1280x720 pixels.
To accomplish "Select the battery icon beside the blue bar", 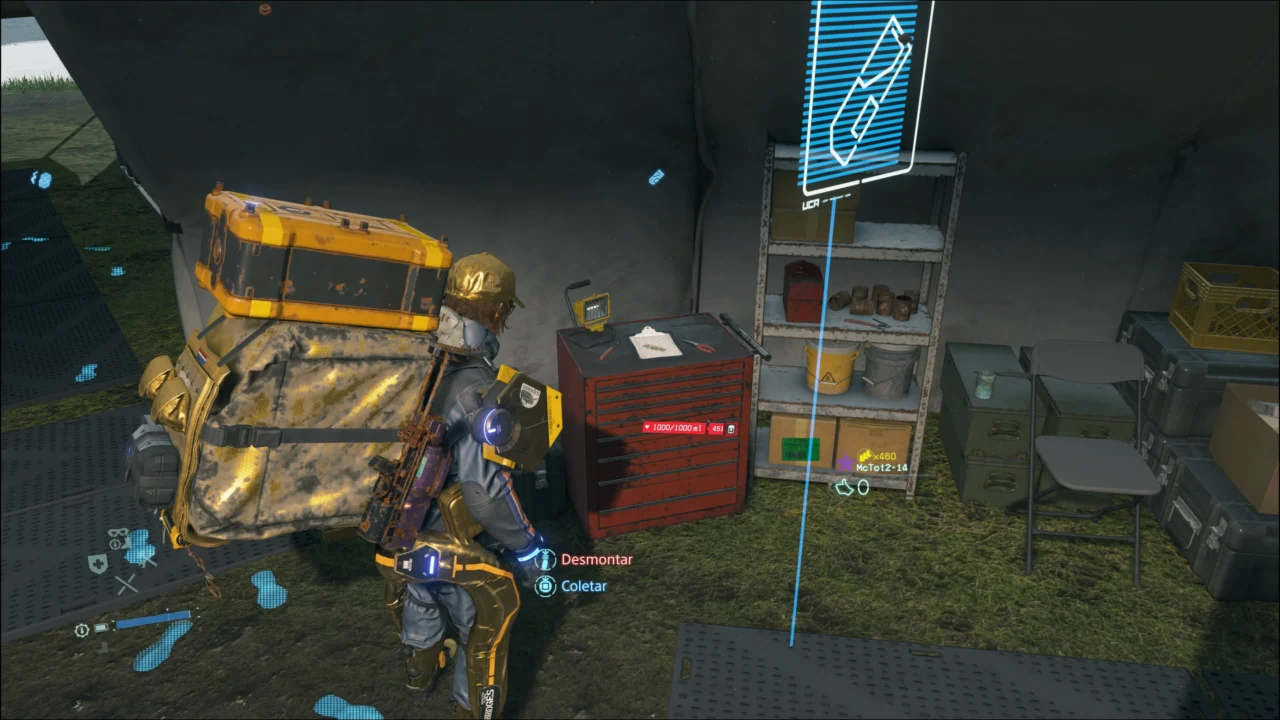I will coord(101,628).
